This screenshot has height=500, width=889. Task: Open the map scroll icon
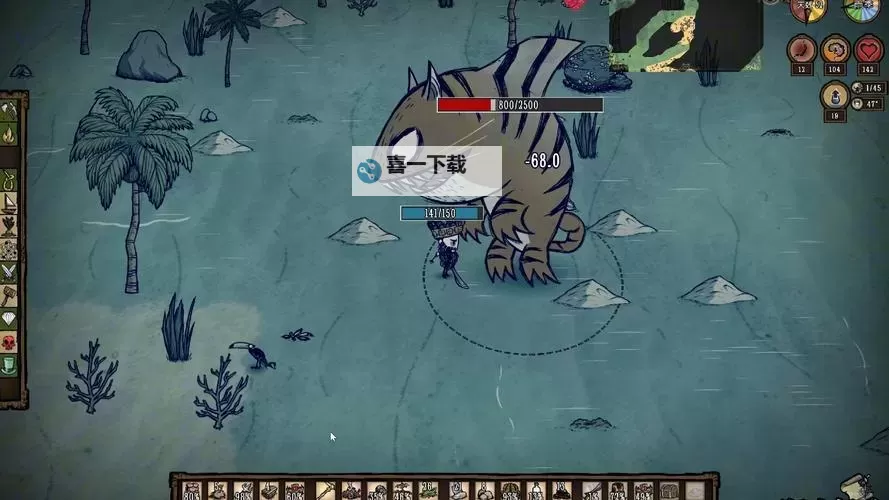[856, 484]
